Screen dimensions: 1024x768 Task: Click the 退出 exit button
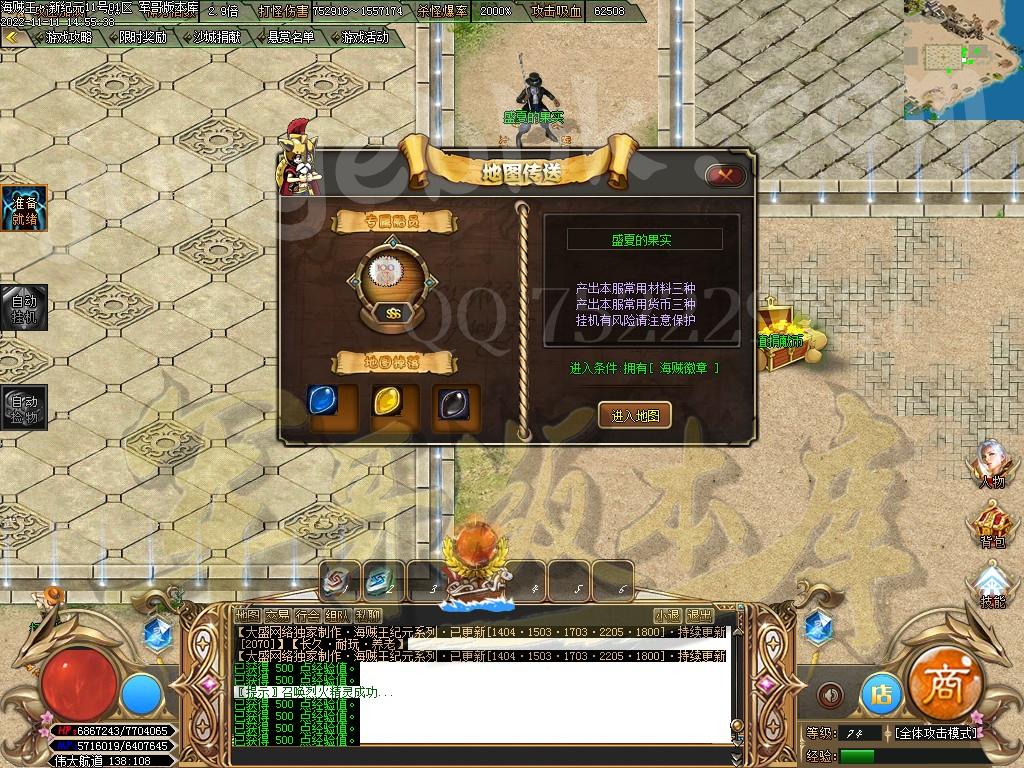699,615
